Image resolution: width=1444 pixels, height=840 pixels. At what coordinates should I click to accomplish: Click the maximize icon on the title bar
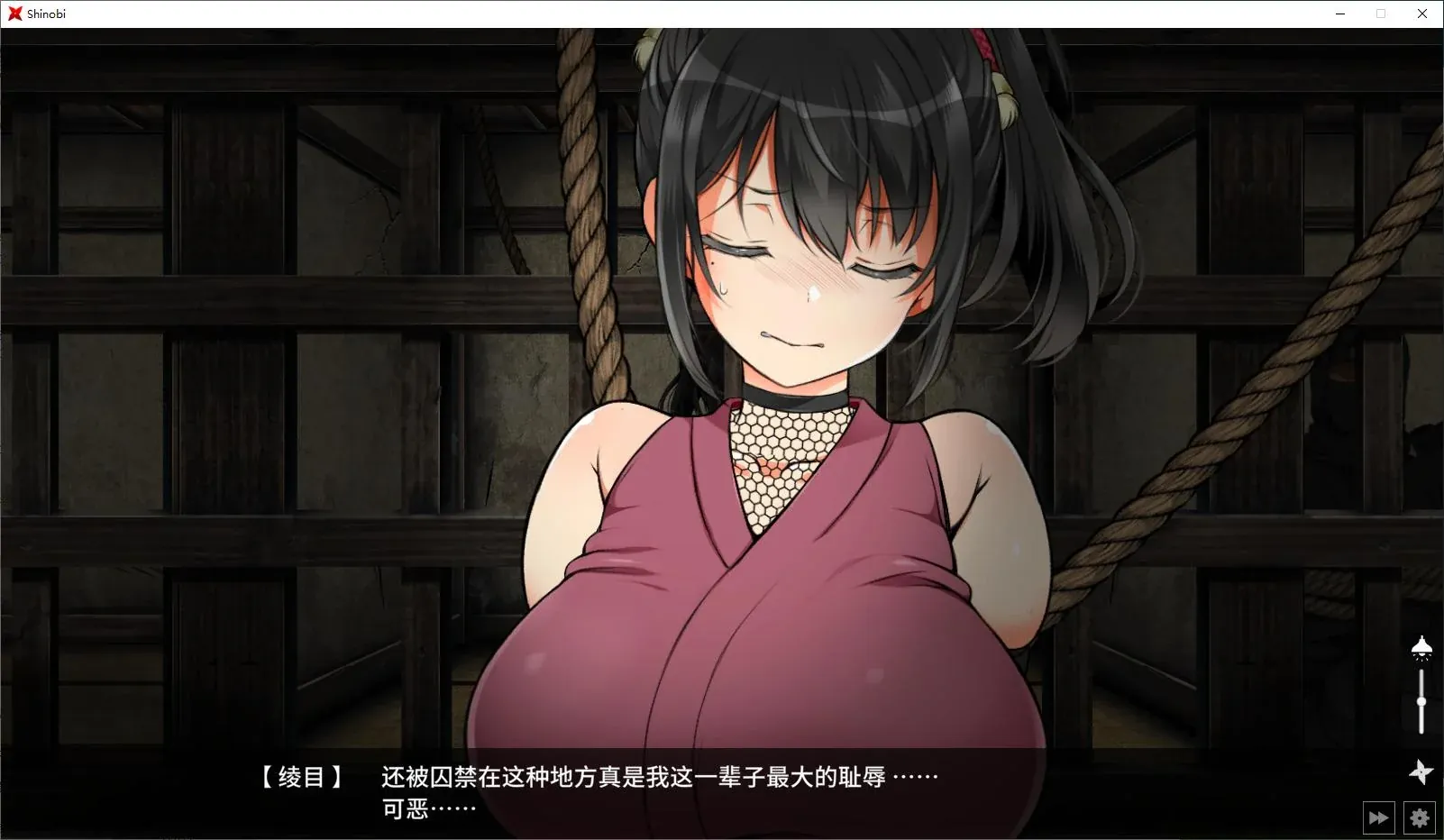1380,14
